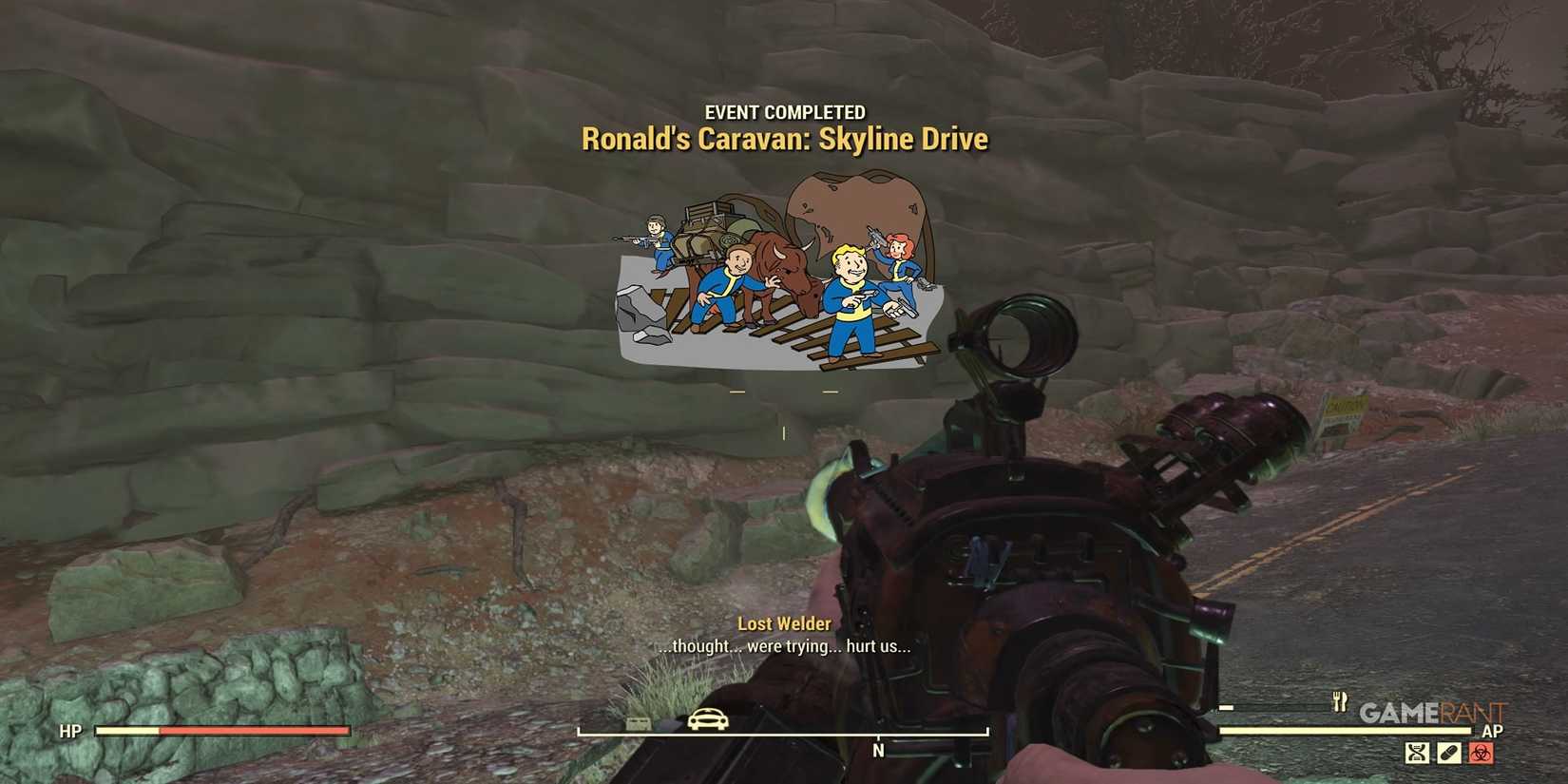Click the Lost Welder speaker name
This screenshot has width=1568, height=784.
coord(783,624)
